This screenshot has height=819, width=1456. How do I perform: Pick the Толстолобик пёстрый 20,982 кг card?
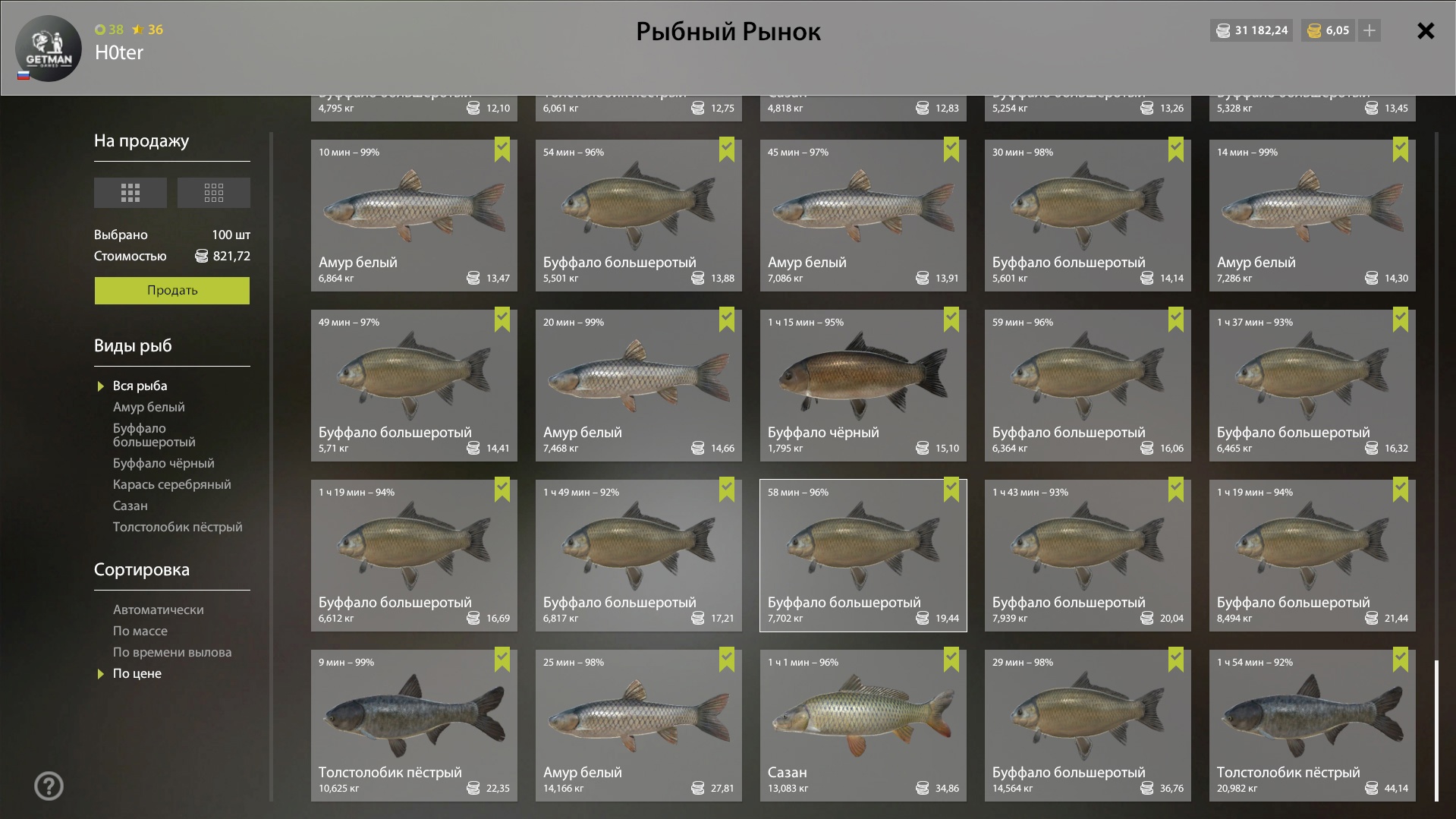pyautogui.click(x=1312, y=725)
